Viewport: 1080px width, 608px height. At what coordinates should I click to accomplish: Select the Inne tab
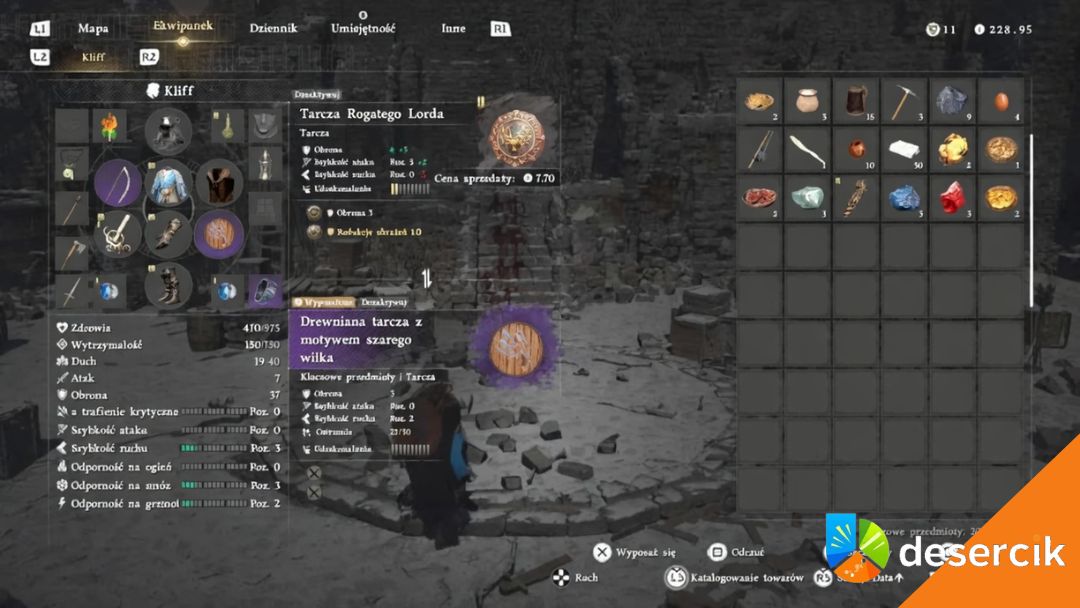pos(453,28)
